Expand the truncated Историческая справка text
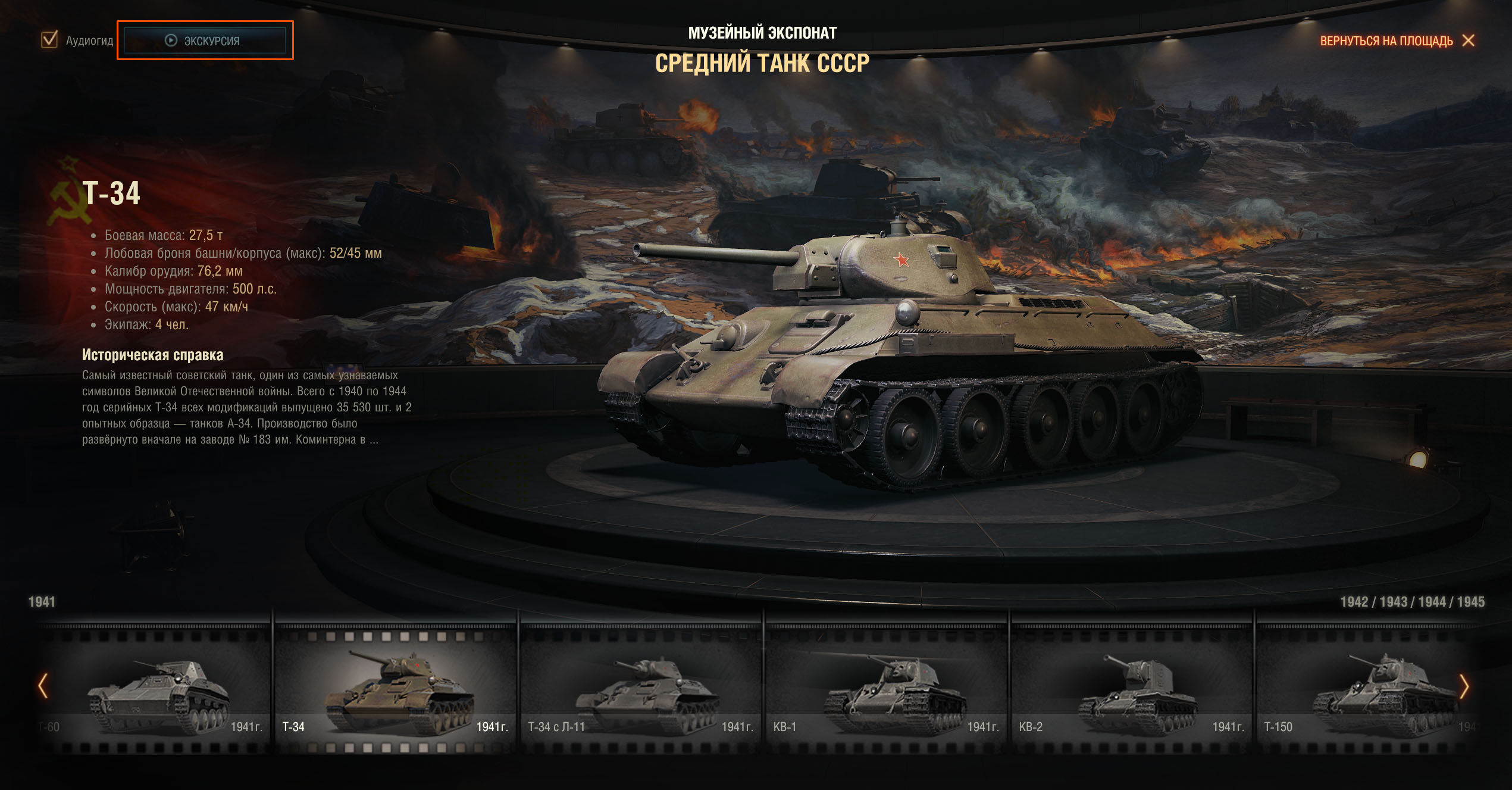The width and height of the screenshot is (1512, 790). tap(373, 440)
